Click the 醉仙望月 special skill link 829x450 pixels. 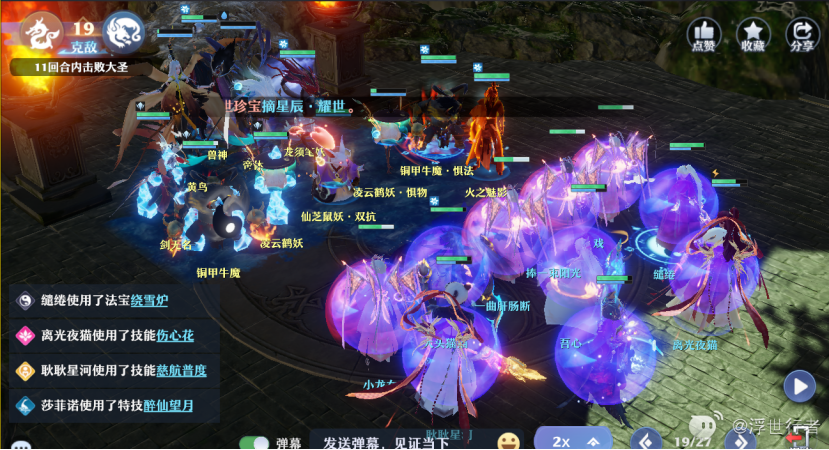165,405
